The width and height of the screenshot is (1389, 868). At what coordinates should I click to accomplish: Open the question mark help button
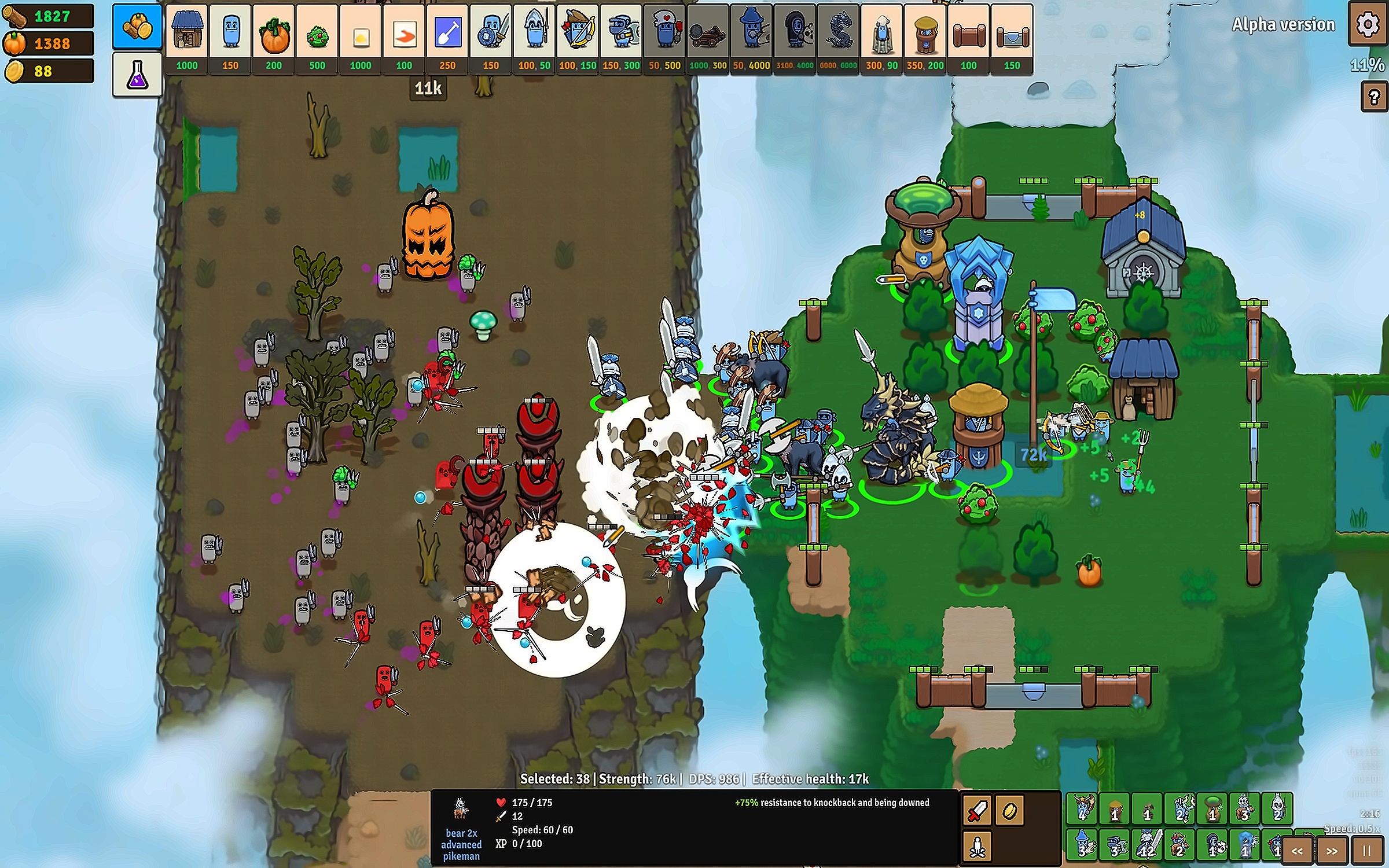click(1374, 97)
